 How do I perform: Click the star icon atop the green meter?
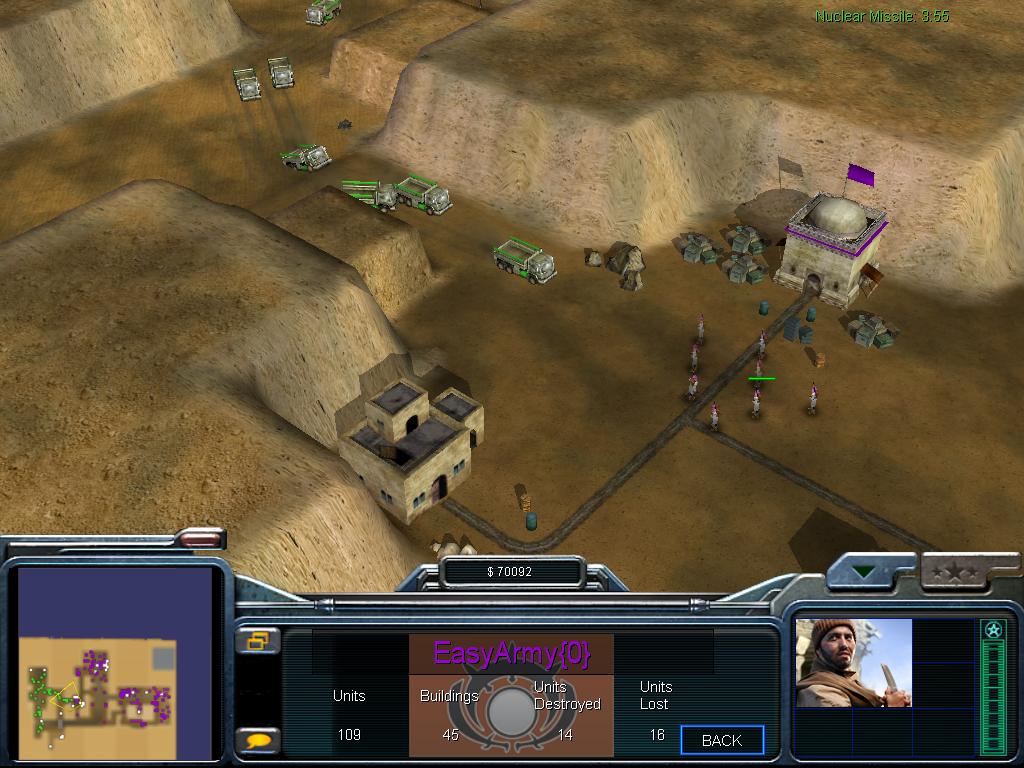[x=992, y=630]
